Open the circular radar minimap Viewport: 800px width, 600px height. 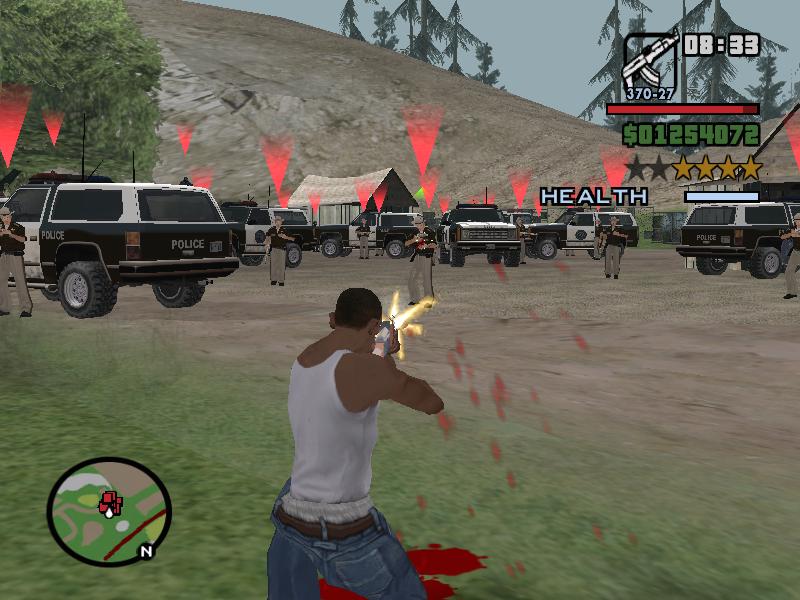109,511
